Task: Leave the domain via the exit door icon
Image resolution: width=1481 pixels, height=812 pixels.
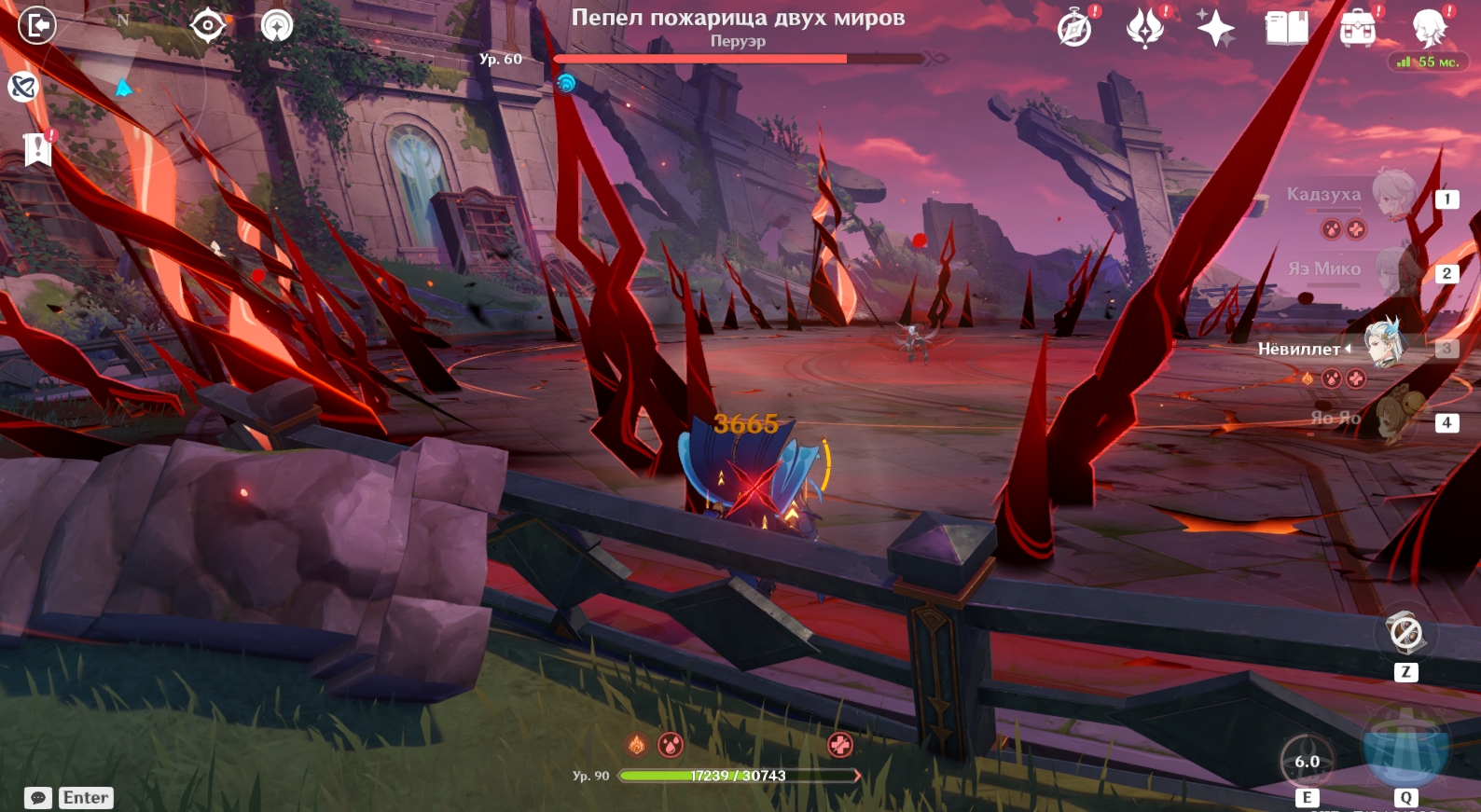Action: coord(37,25)
